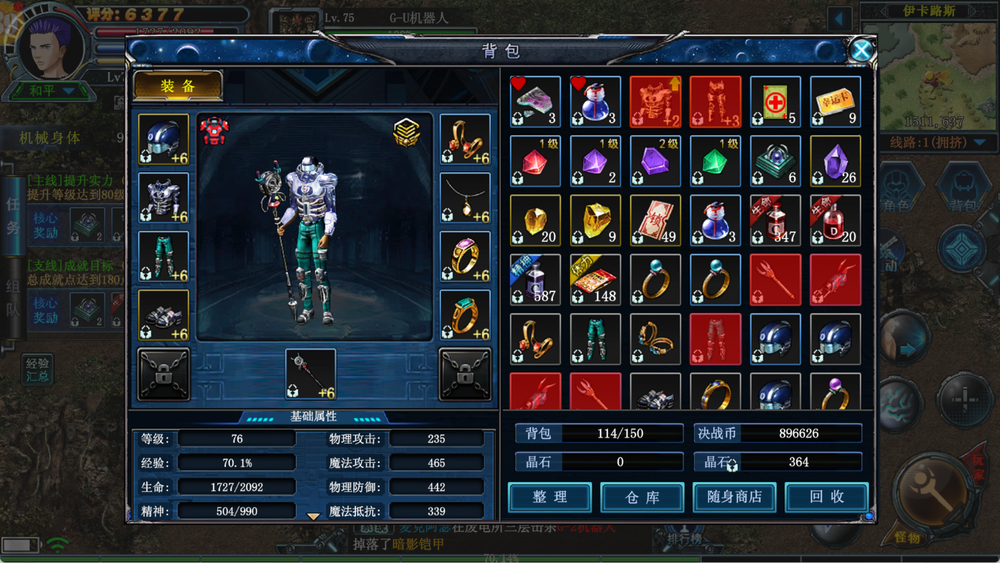
Task: Select the item stack of 587
Action: point(535,279)
